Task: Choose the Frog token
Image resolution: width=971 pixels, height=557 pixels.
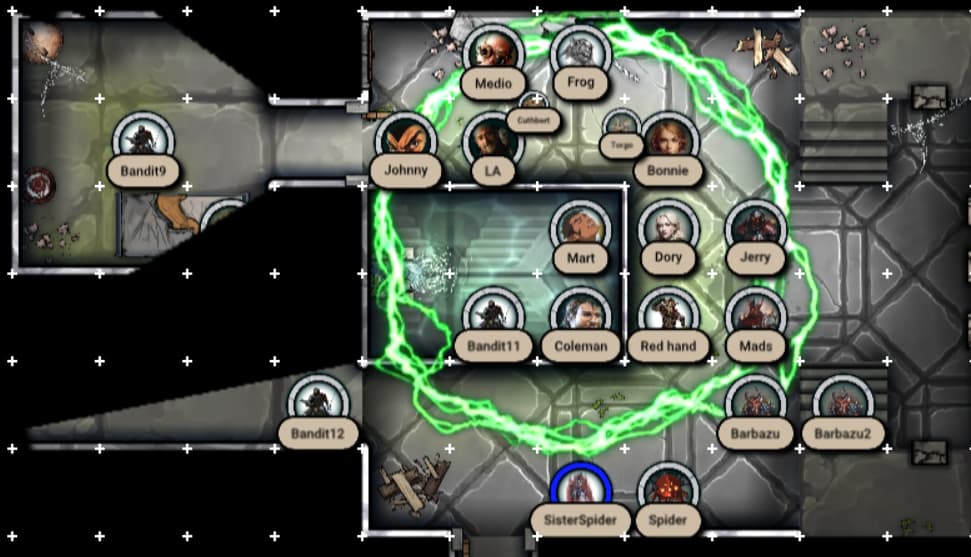Action: click(580, 52)
